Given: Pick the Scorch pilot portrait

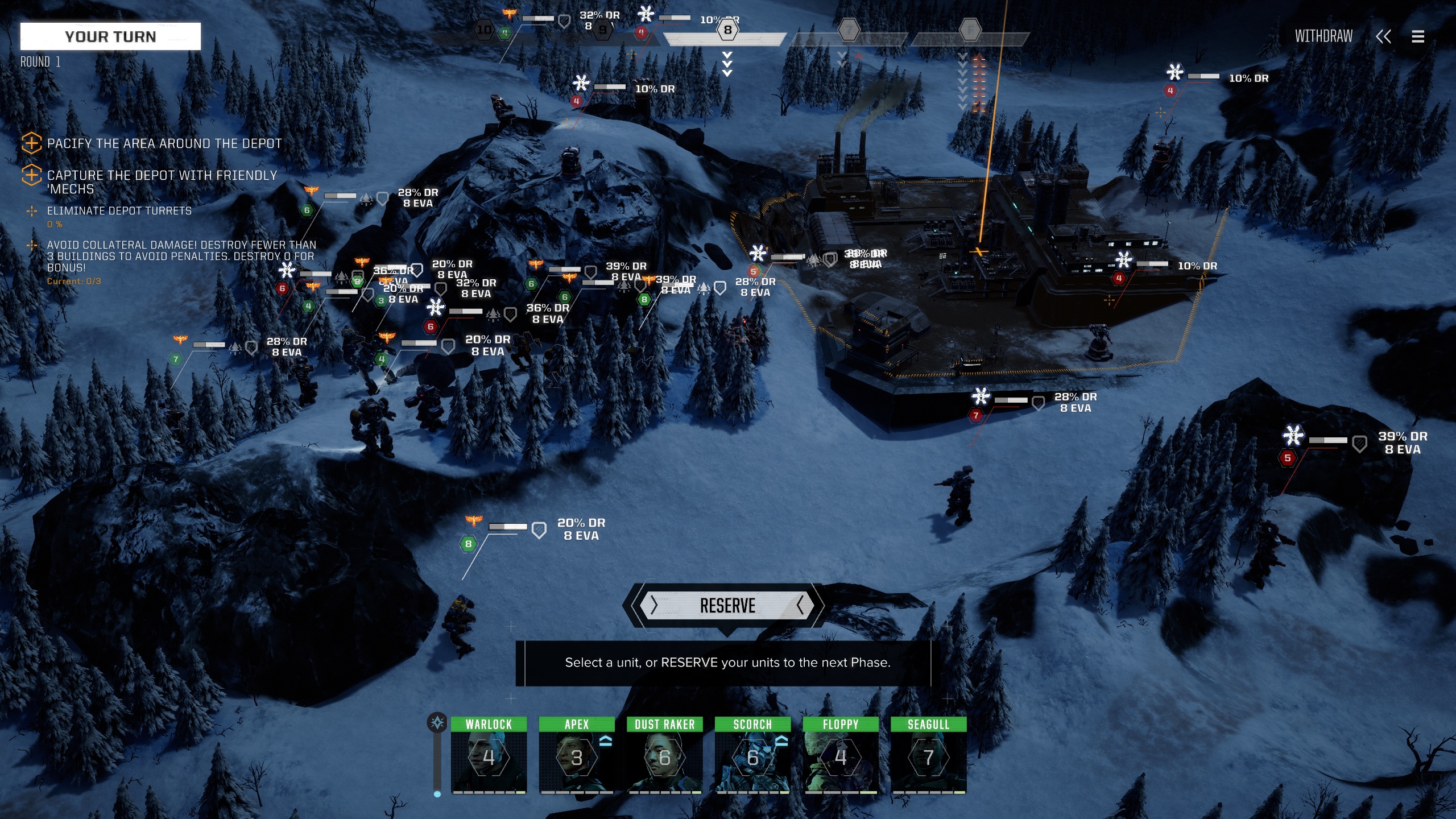Looking at the screenshot, I should pos(752,756).
